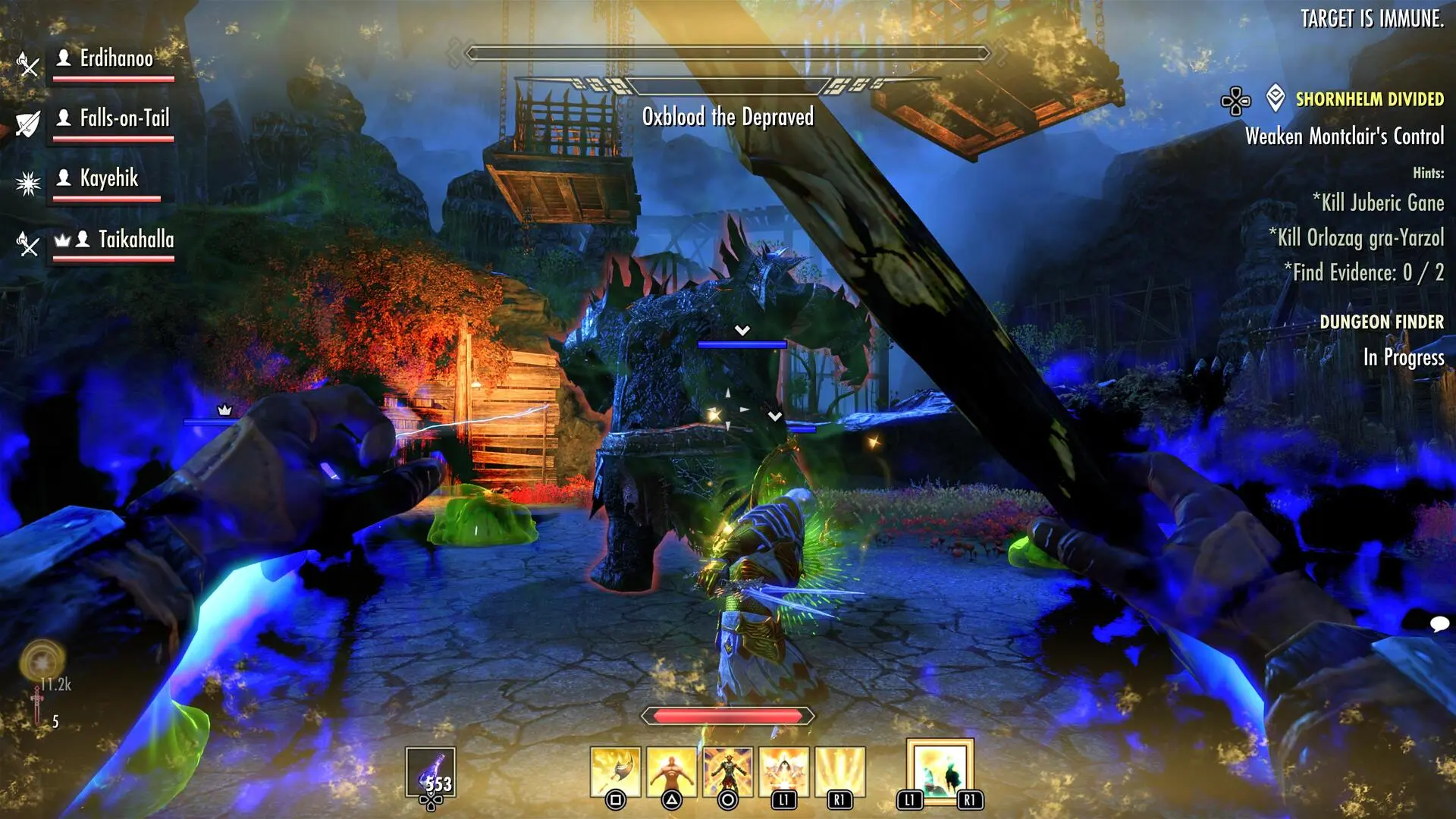Screen dimensions: 1456x819
Task: Show Dungeon Finder status
Action: click(1381, 322)
